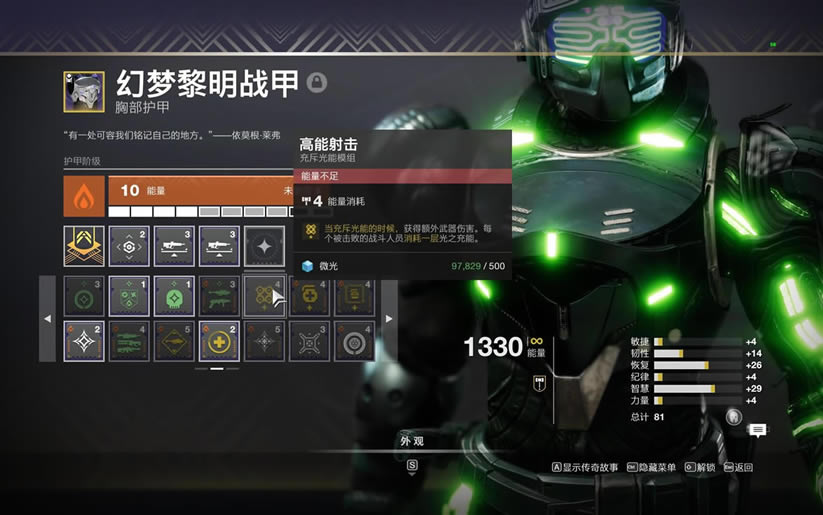Click the orange solar energy type icon
The height and width of the screenshot is (515, 823).
point(84,196)
